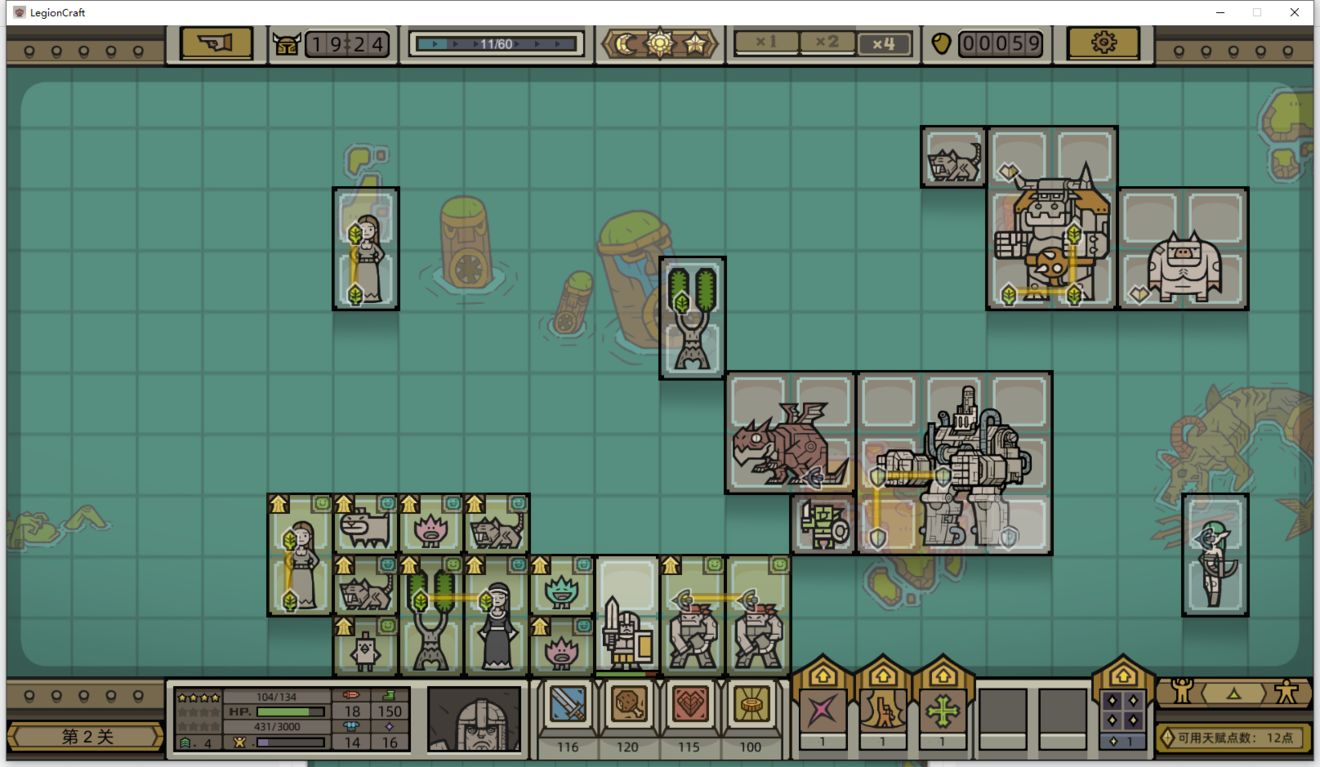Choose the wooden shield upgrade costing 120
The width and height of the screenshot is (1320, 767).
pos(628,706)
